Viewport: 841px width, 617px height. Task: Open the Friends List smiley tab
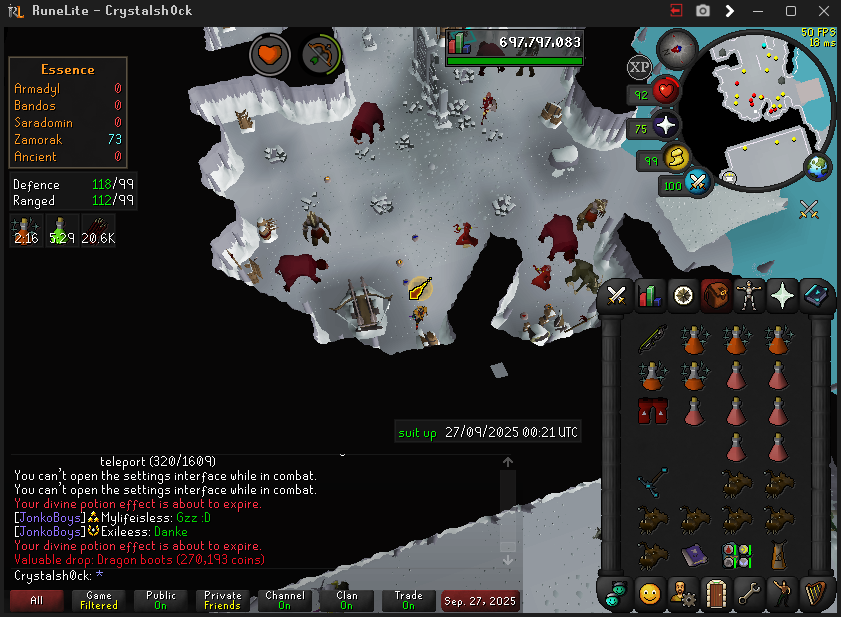point(650,593)
